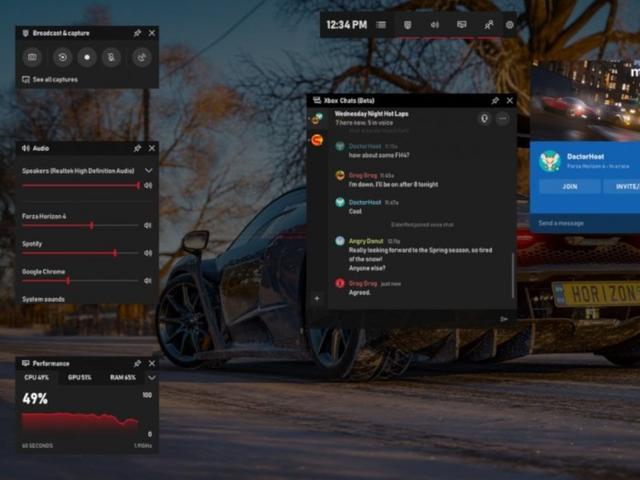The height and width of the screenshot is (480, 640).
Task: Toggle the audio widget from the top bar
Action: pos(434,24)
